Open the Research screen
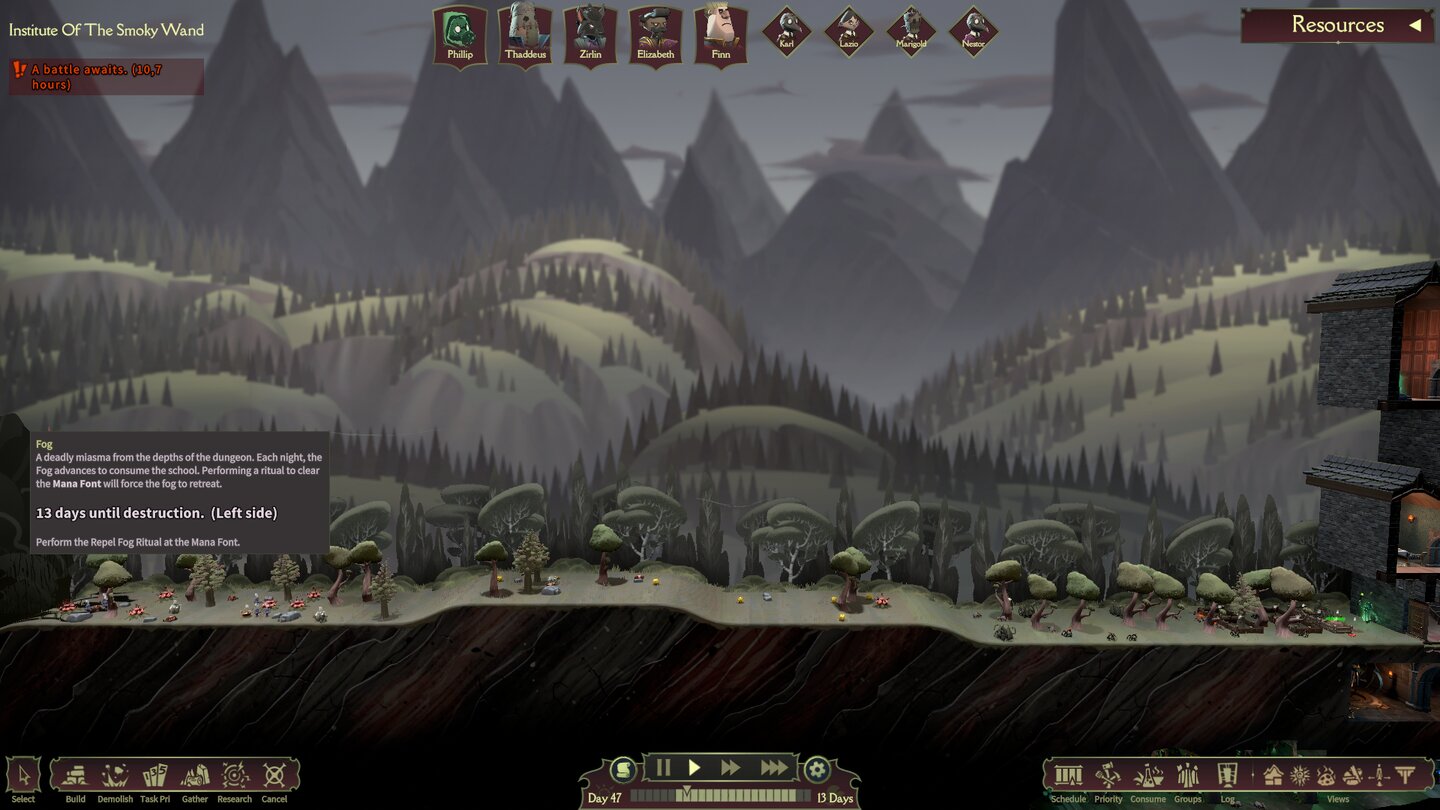The height and width of the screenshot is (810, 1440). (235, 776)
